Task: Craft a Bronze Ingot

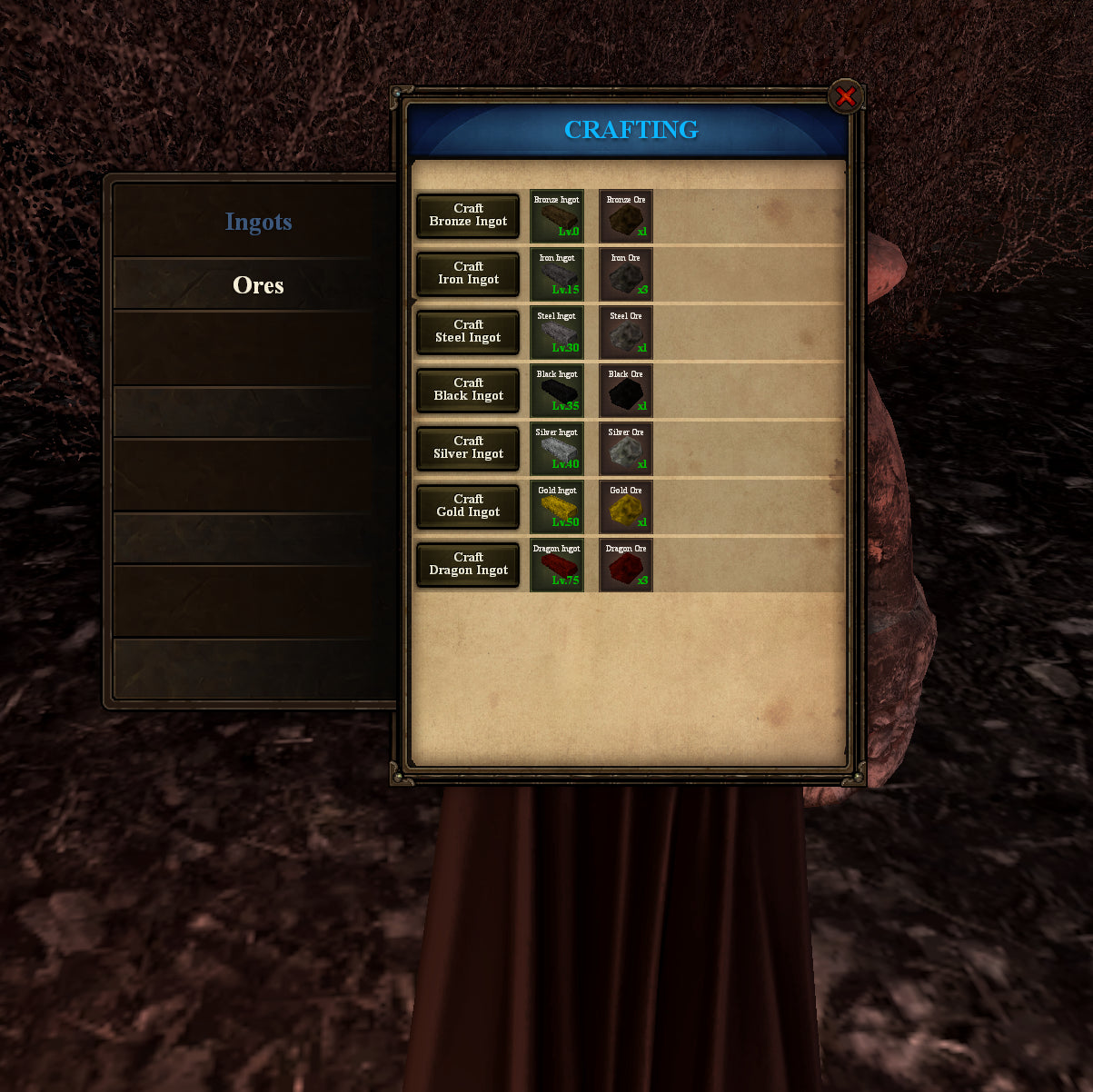Action: pyautogui.click(x=468, y=215)
